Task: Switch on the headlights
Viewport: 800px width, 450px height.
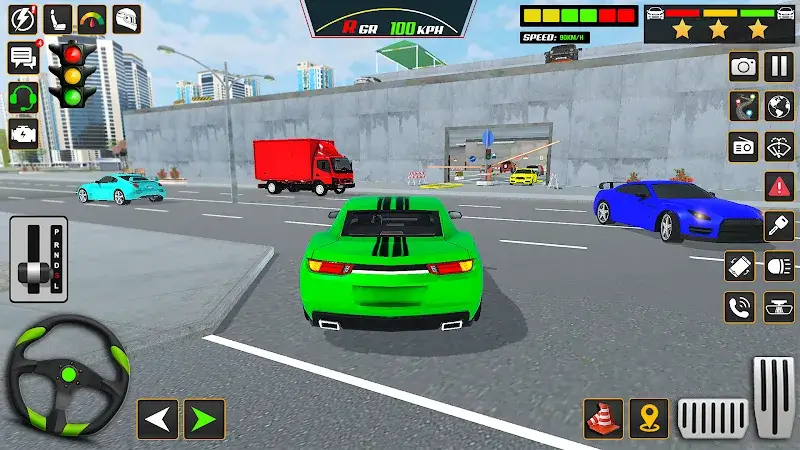Action: click(x=778, y=266)
